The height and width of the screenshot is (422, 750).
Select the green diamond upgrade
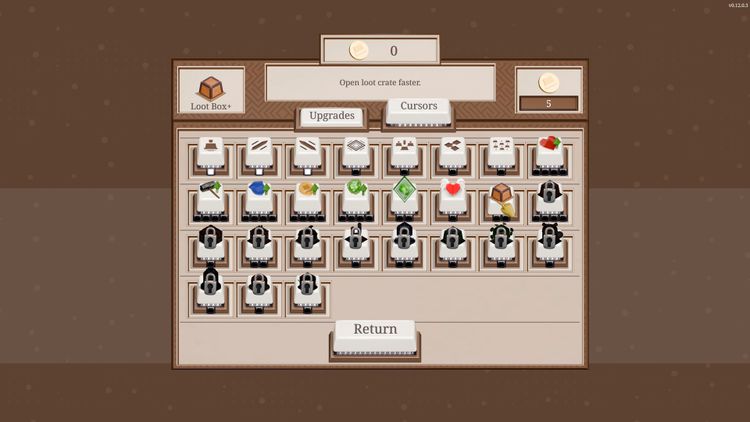(404, 194)
